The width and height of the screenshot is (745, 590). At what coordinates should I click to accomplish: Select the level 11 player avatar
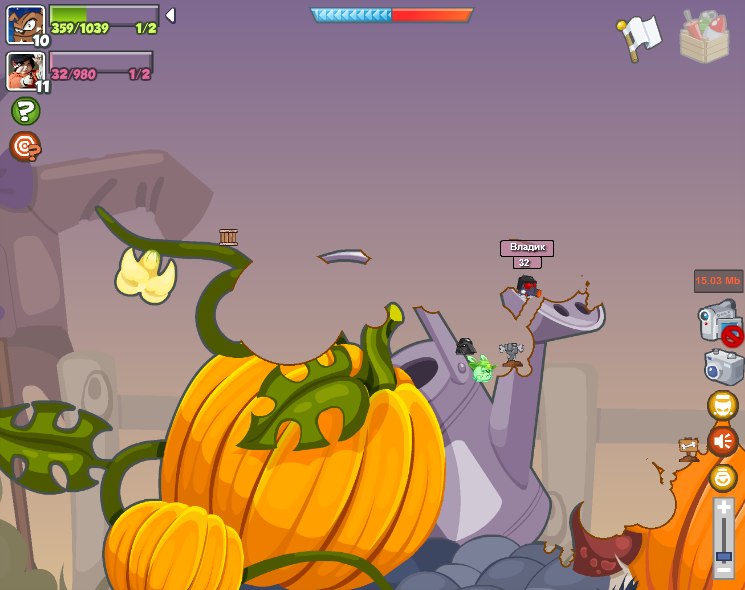tap(25, 70)
